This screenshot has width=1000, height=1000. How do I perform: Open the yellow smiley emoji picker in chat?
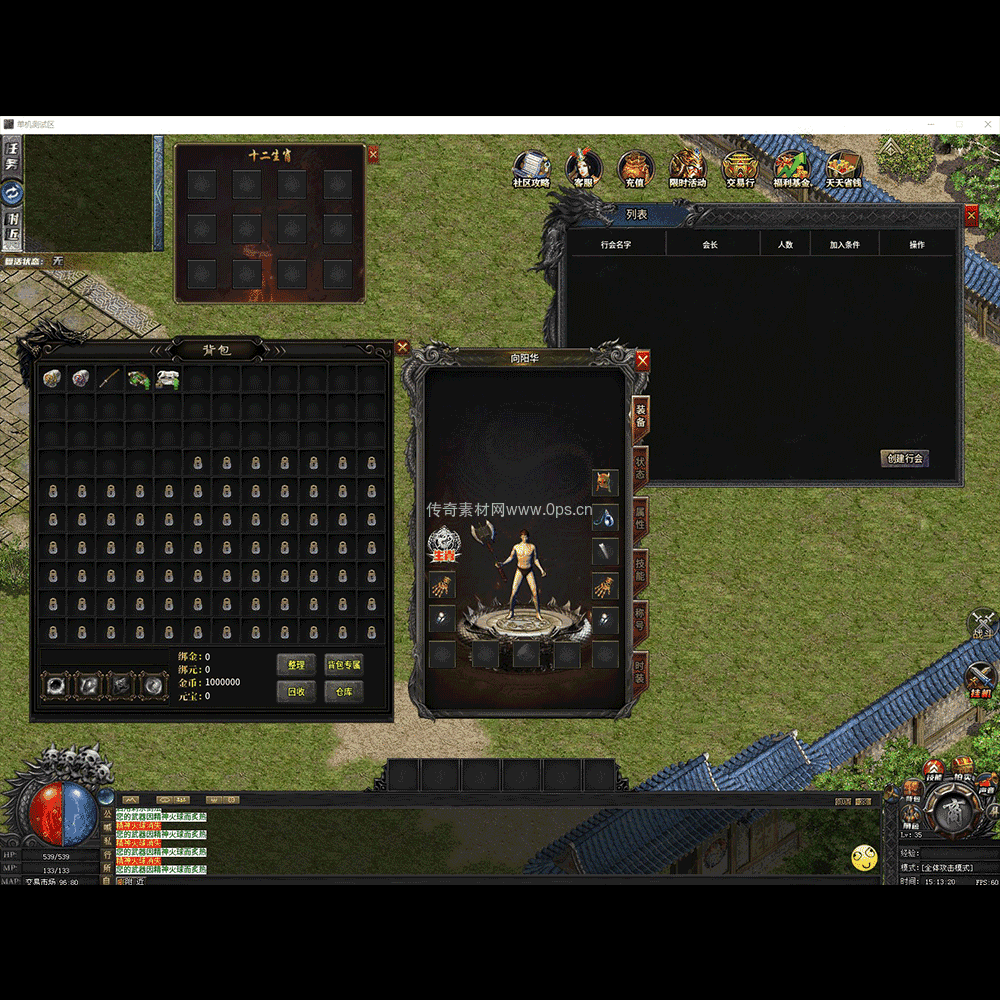pyautogui.click(x=864, y=857)
